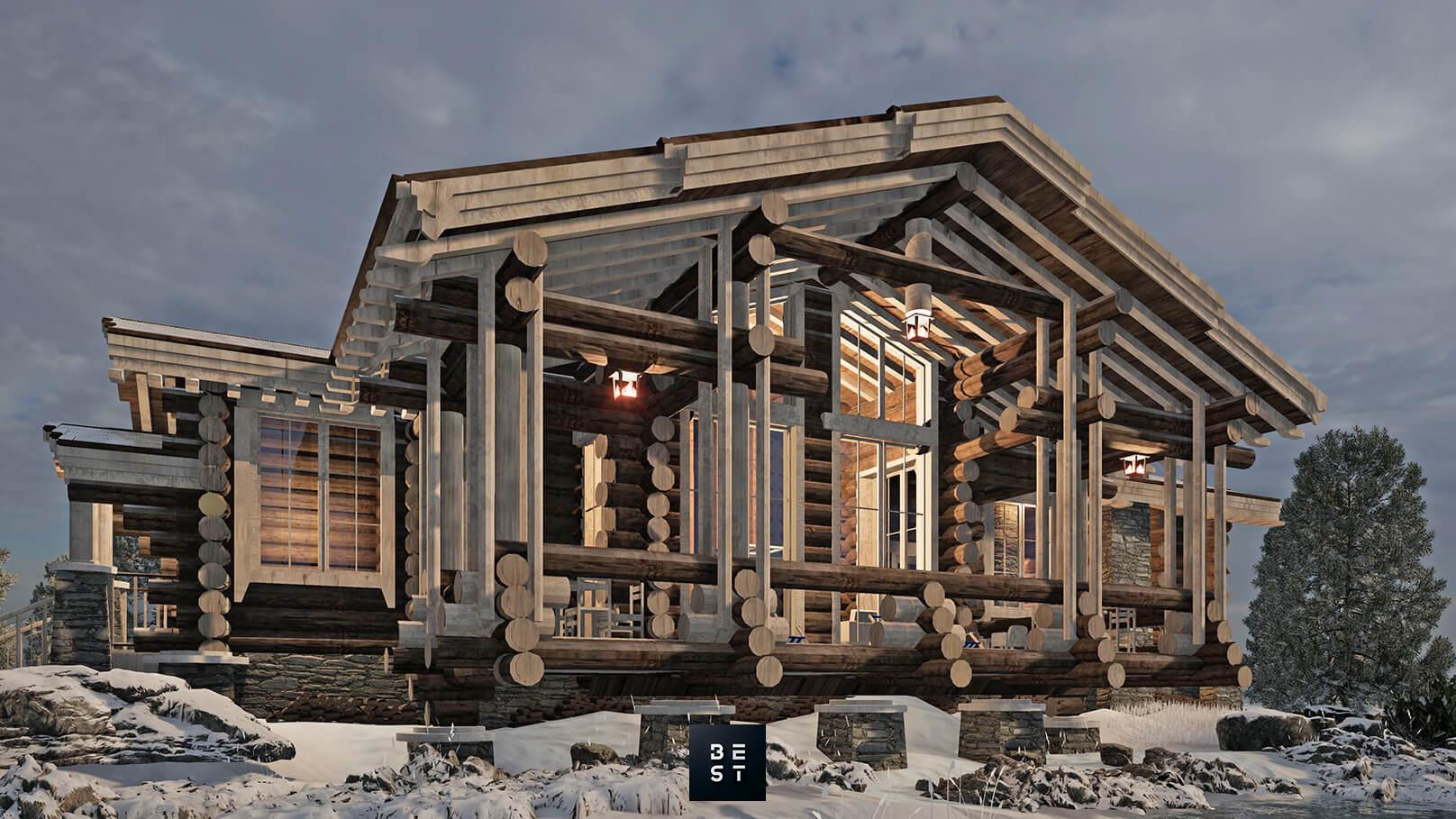Click the BEST logo badge

coord(727,761)
